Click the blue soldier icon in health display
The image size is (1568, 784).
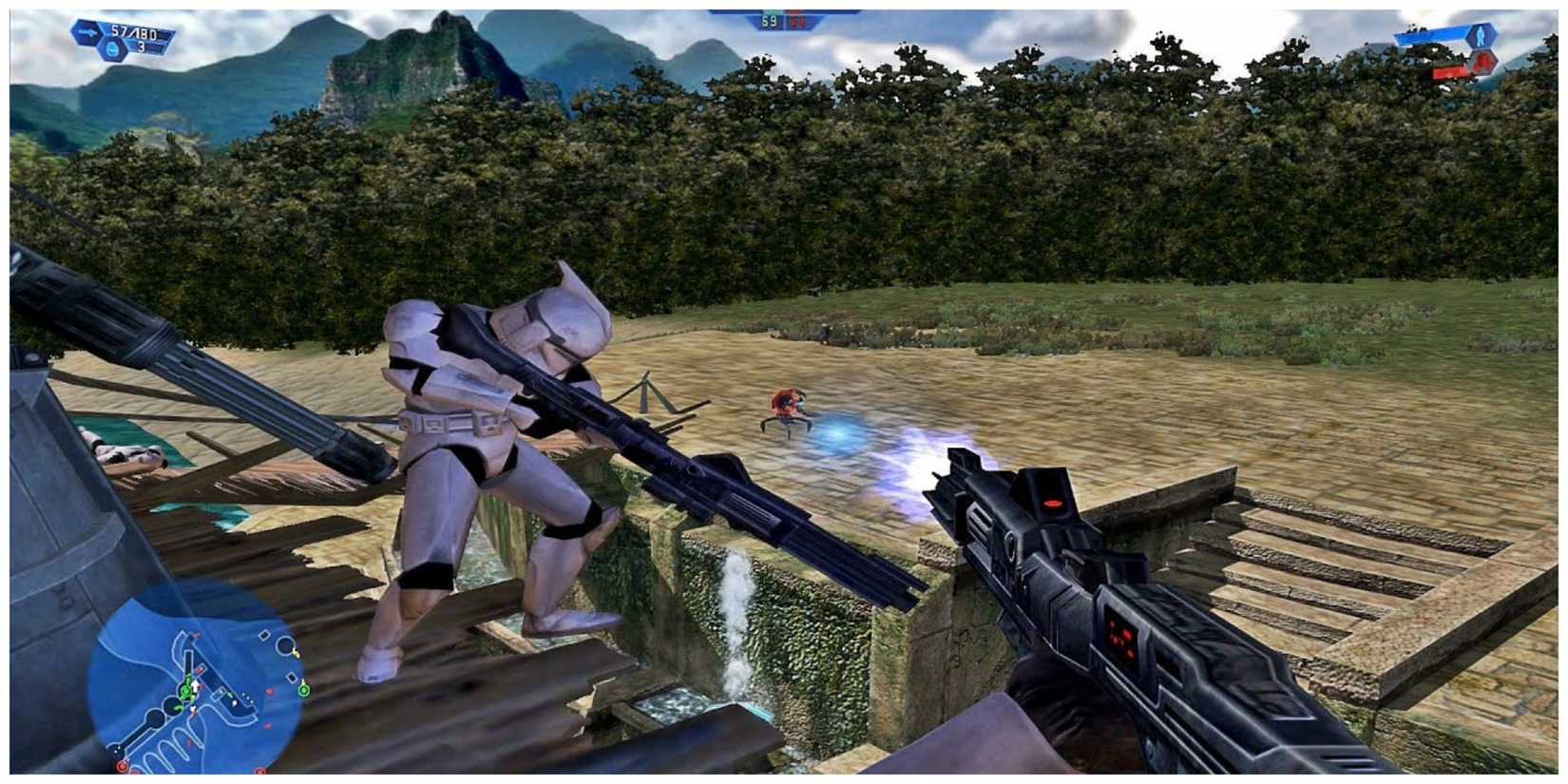tap(1479, 36)
